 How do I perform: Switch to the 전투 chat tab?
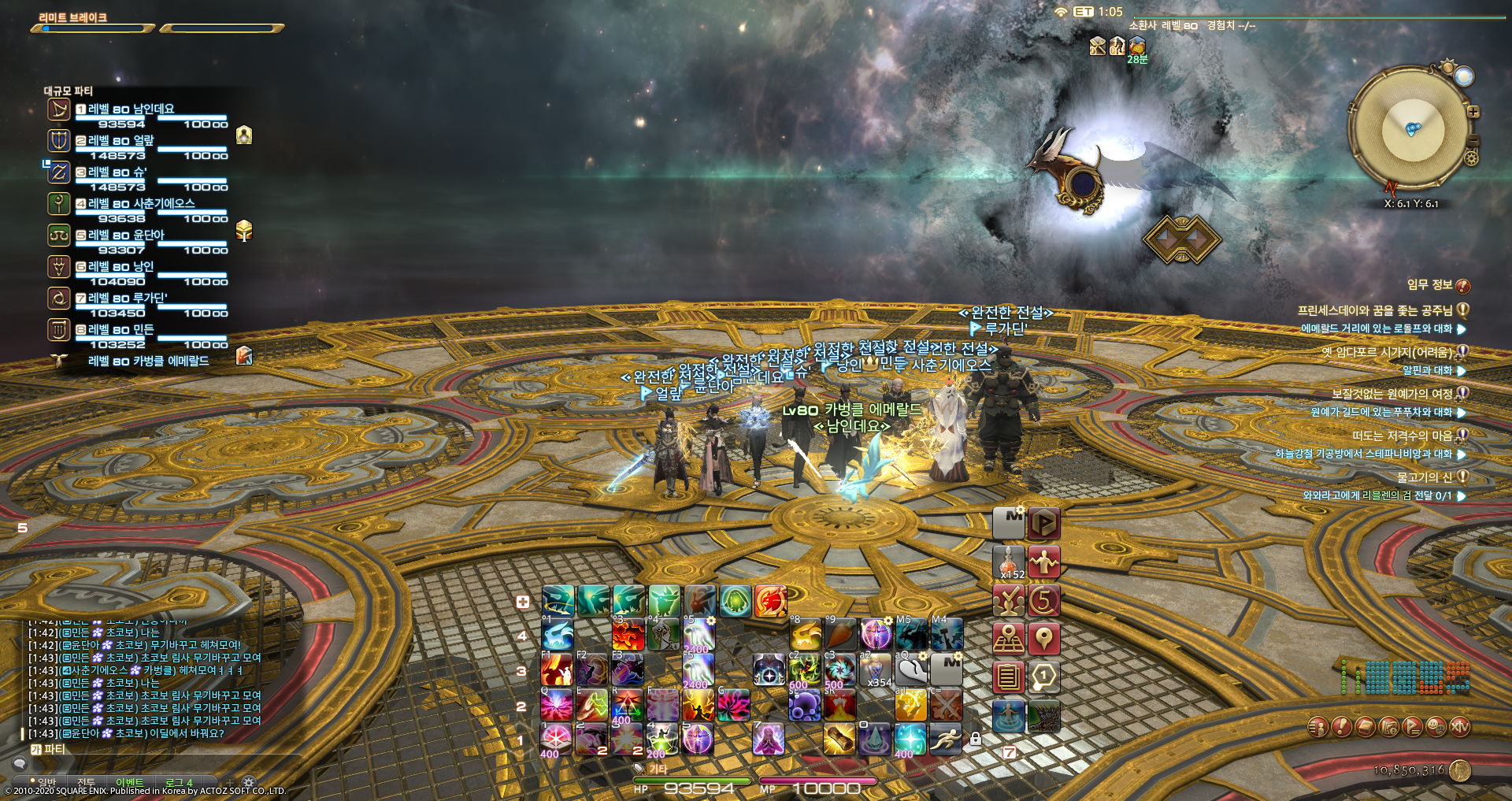tap(87, 781)
